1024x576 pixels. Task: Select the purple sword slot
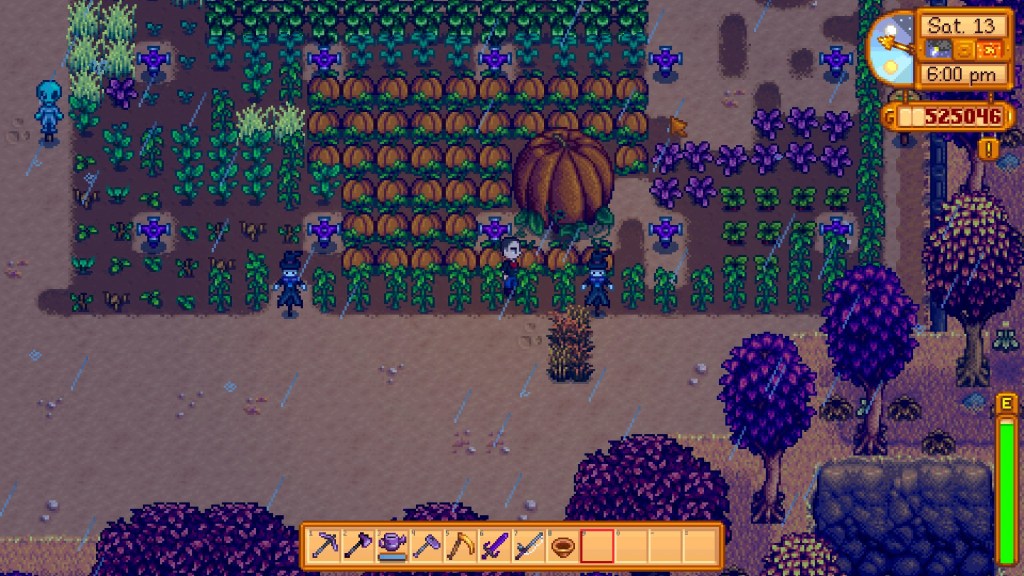click(495, 546)
